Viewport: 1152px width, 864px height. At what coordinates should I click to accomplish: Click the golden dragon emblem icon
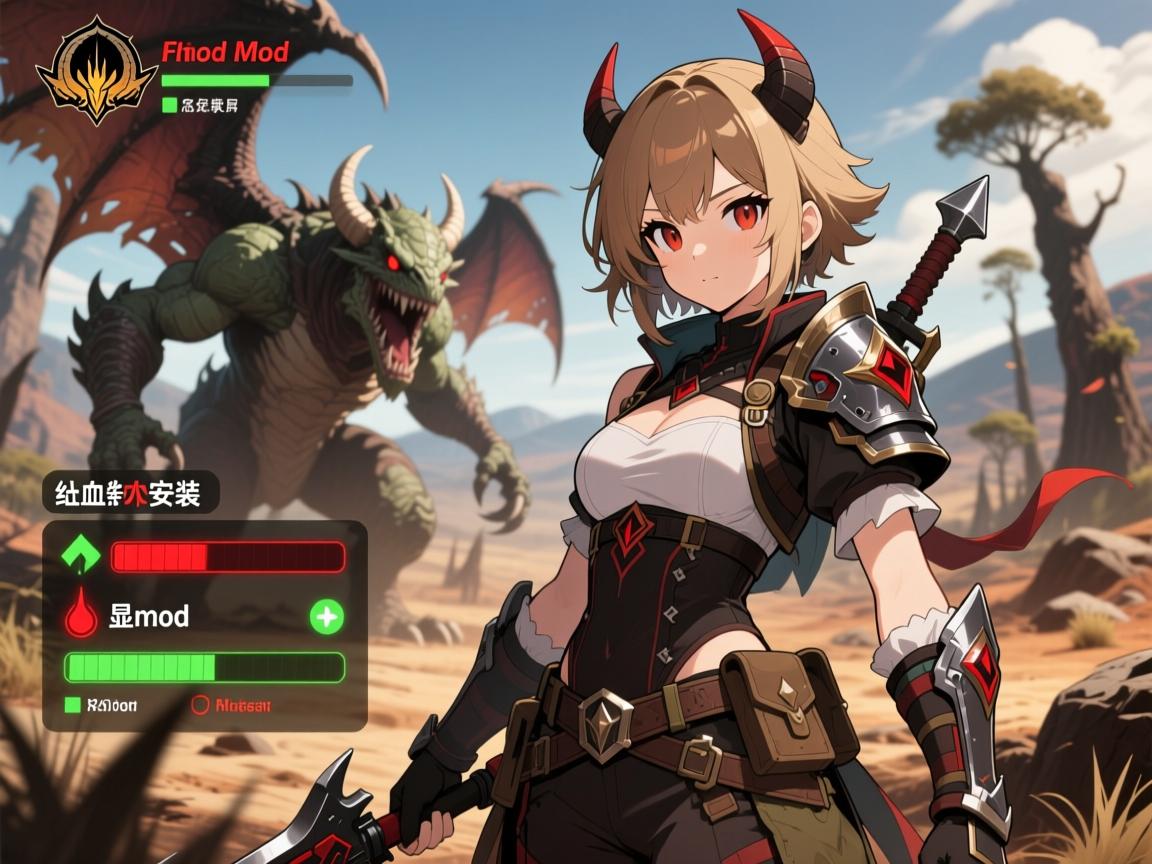[x=96, y=70]
